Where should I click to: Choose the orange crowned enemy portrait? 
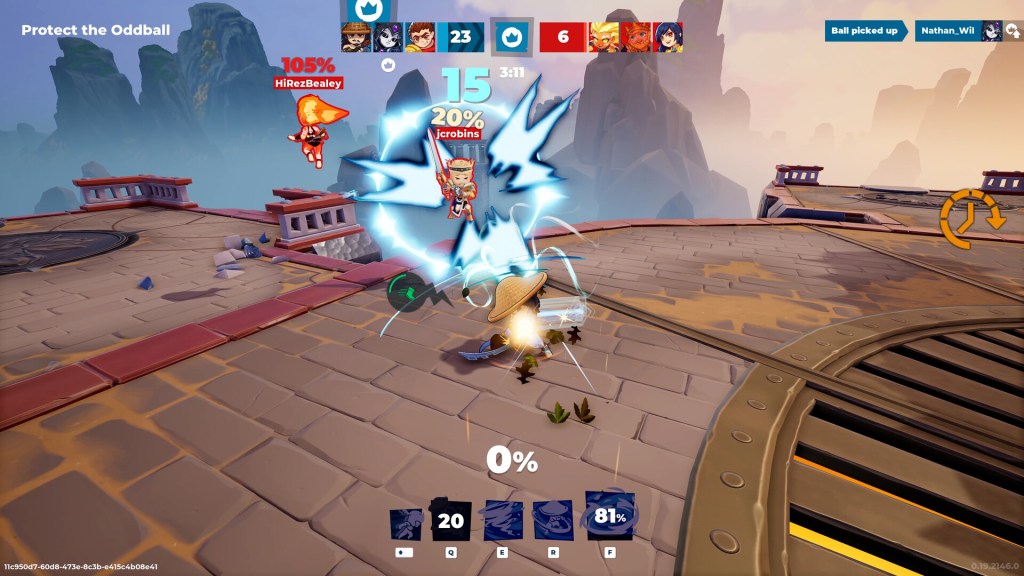[636, 37]
